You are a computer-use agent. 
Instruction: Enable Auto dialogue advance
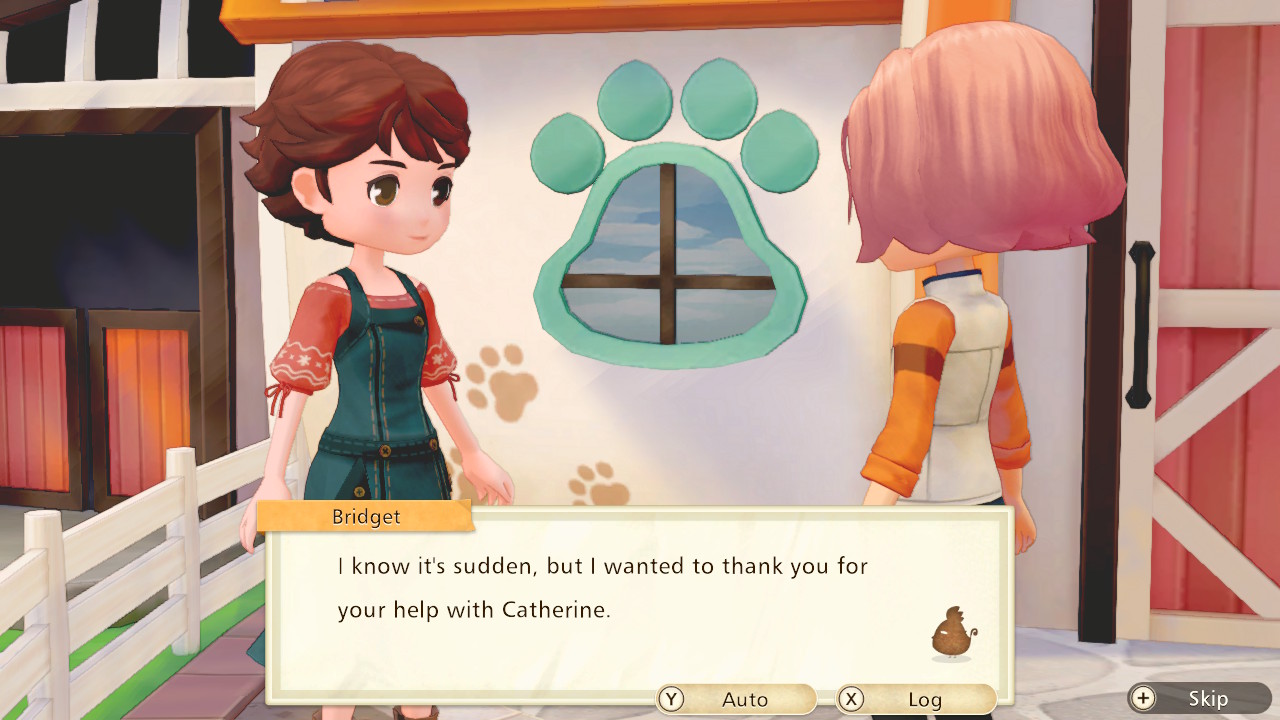(736, 699)
